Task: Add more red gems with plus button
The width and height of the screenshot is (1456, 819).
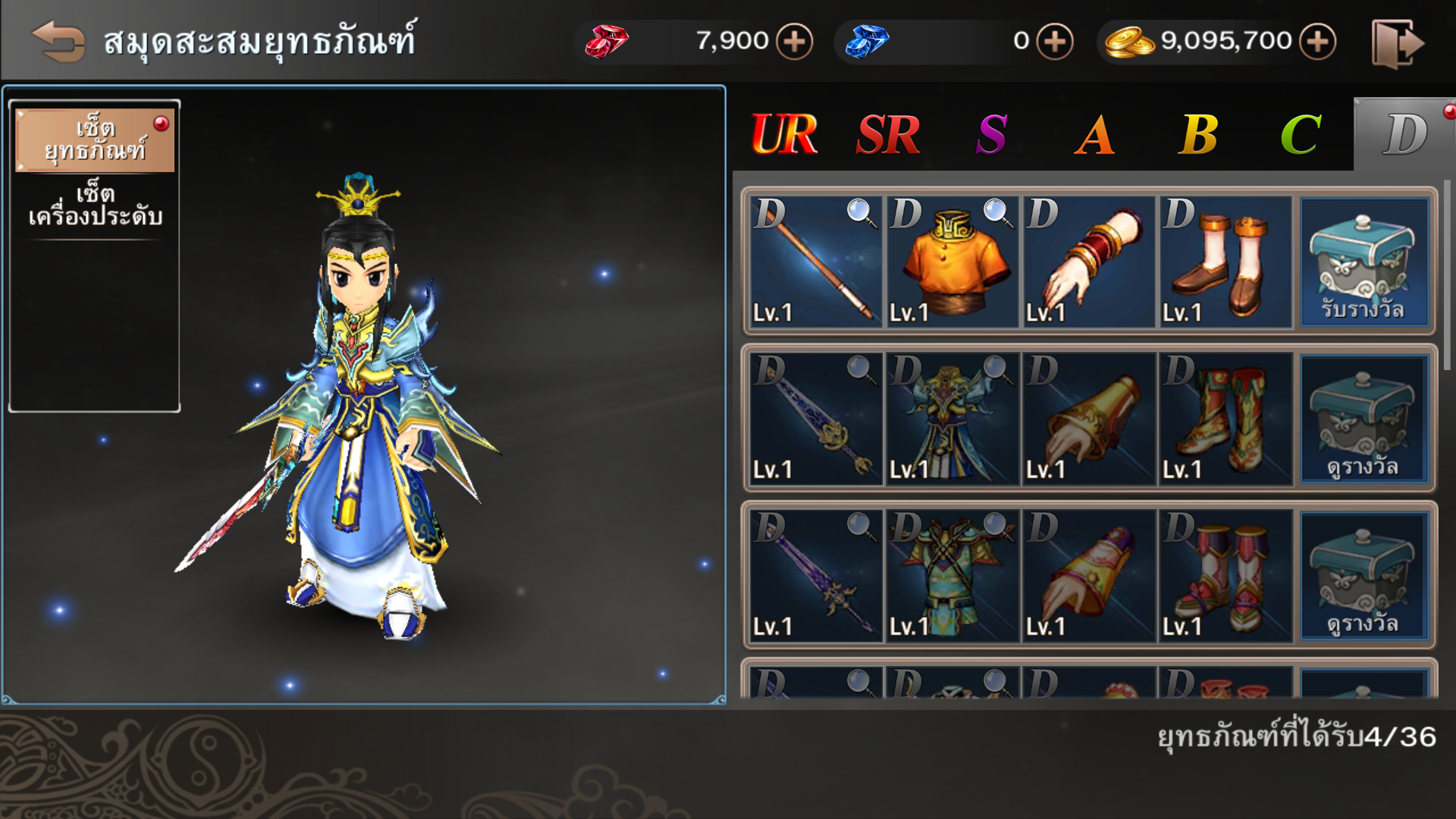Action: (794, 41)
